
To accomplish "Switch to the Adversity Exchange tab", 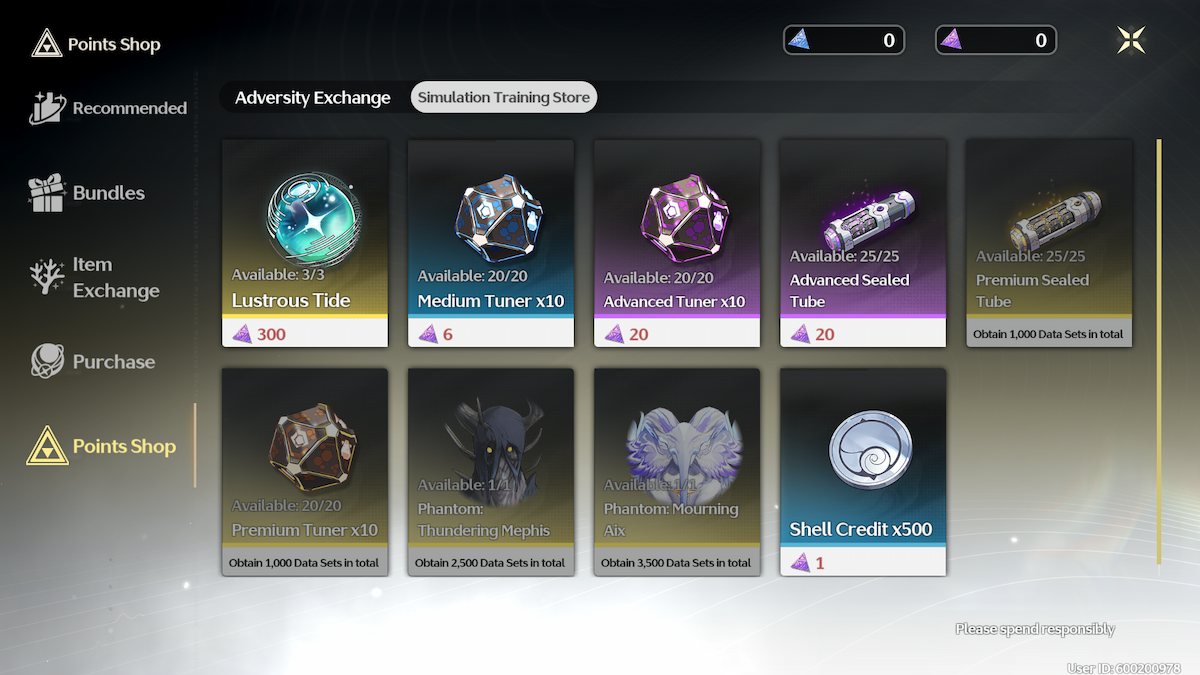I will coord(312,97).
